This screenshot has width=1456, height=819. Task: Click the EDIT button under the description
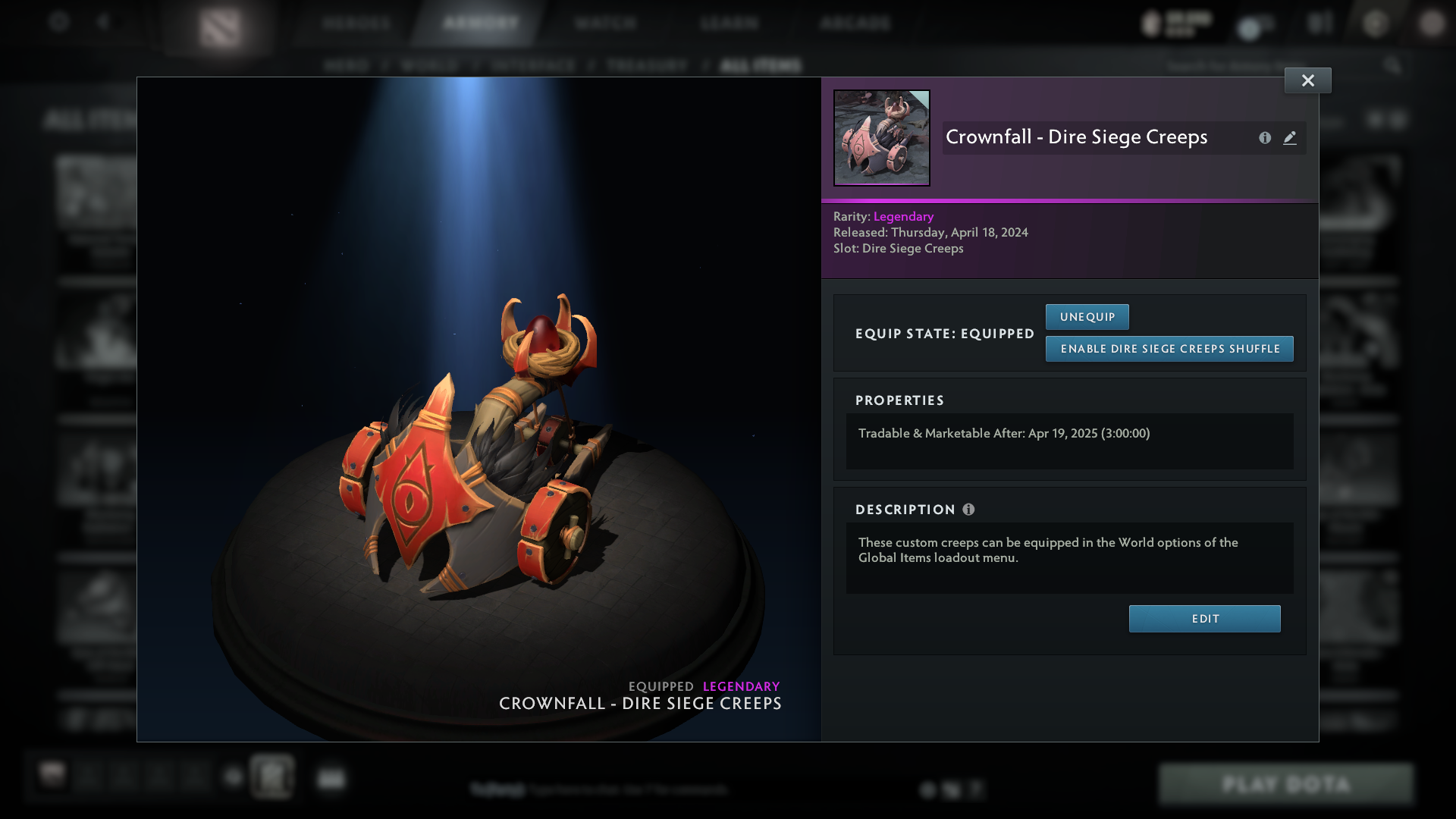(1204, 618)
